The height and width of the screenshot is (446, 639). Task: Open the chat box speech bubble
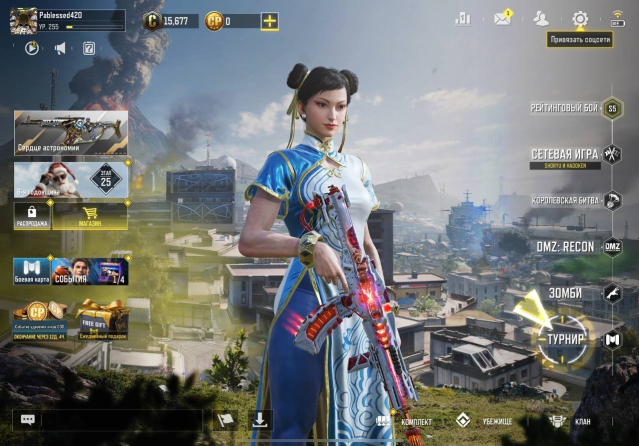28,421
